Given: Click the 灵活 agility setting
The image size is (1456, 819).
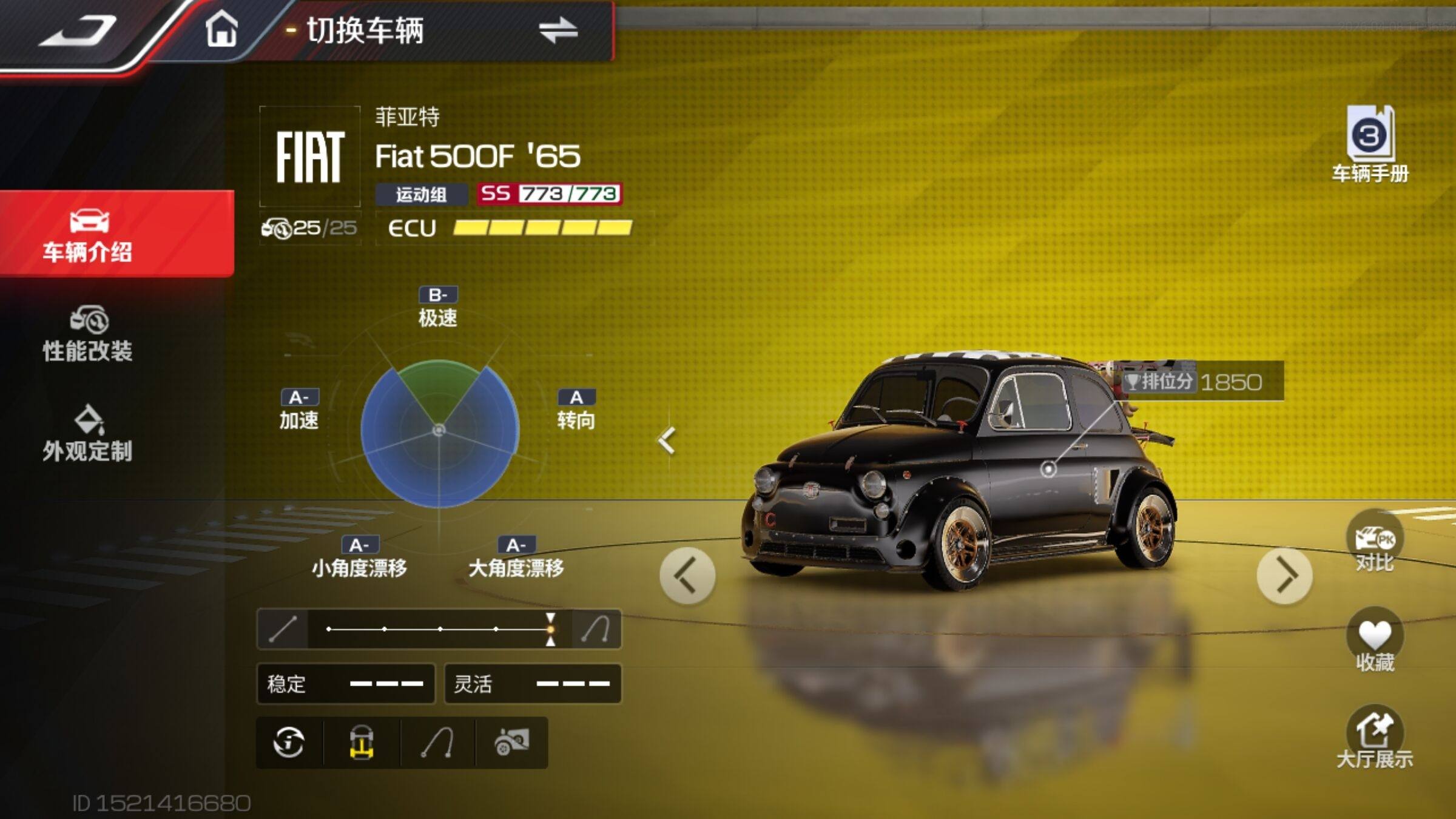Looking at the screenshot, I should [x=533, y=684].
